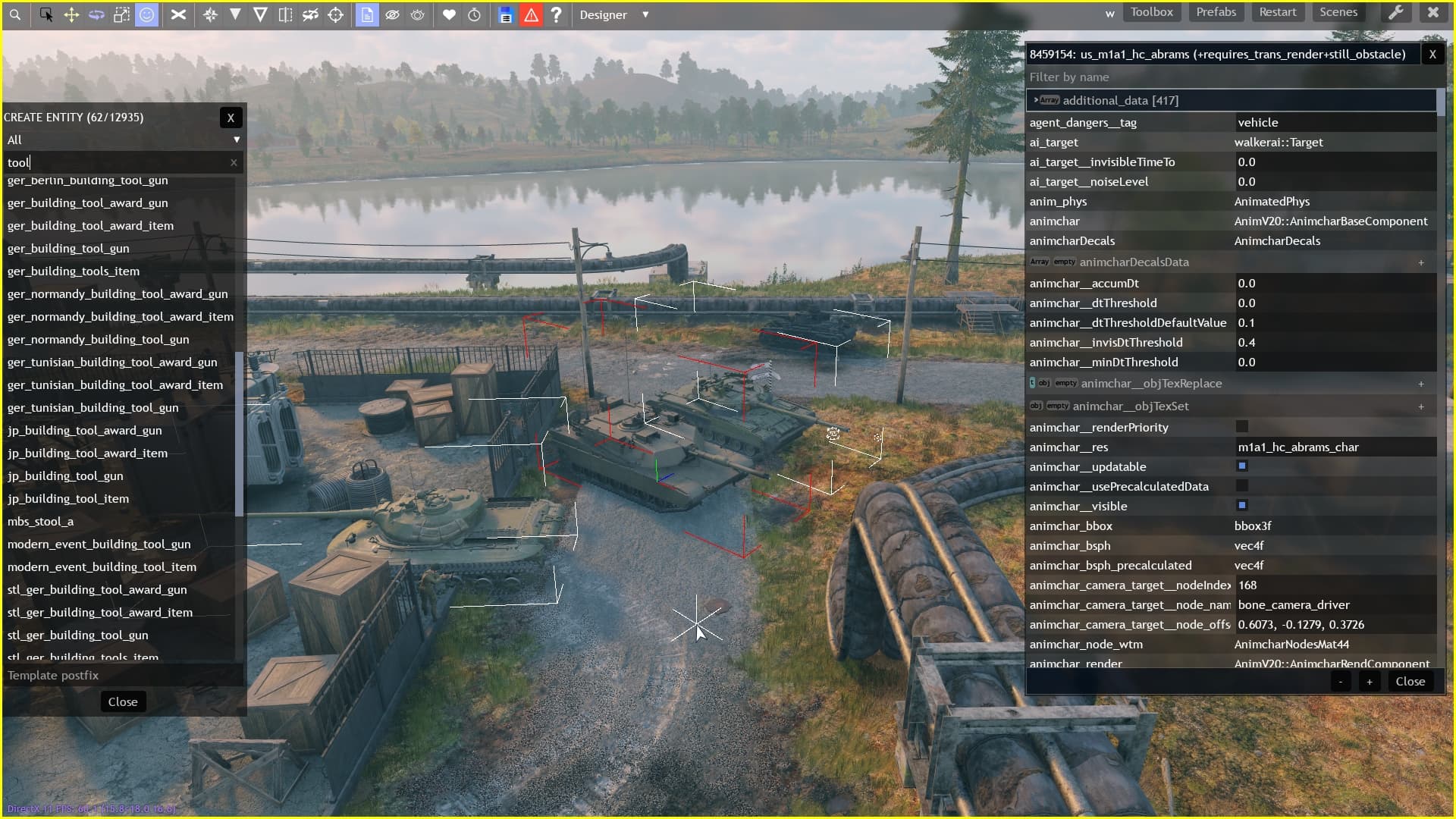Enable the animchar__renderPriority checkbox
The image size is (1456, 819).
pos(1242,427)
